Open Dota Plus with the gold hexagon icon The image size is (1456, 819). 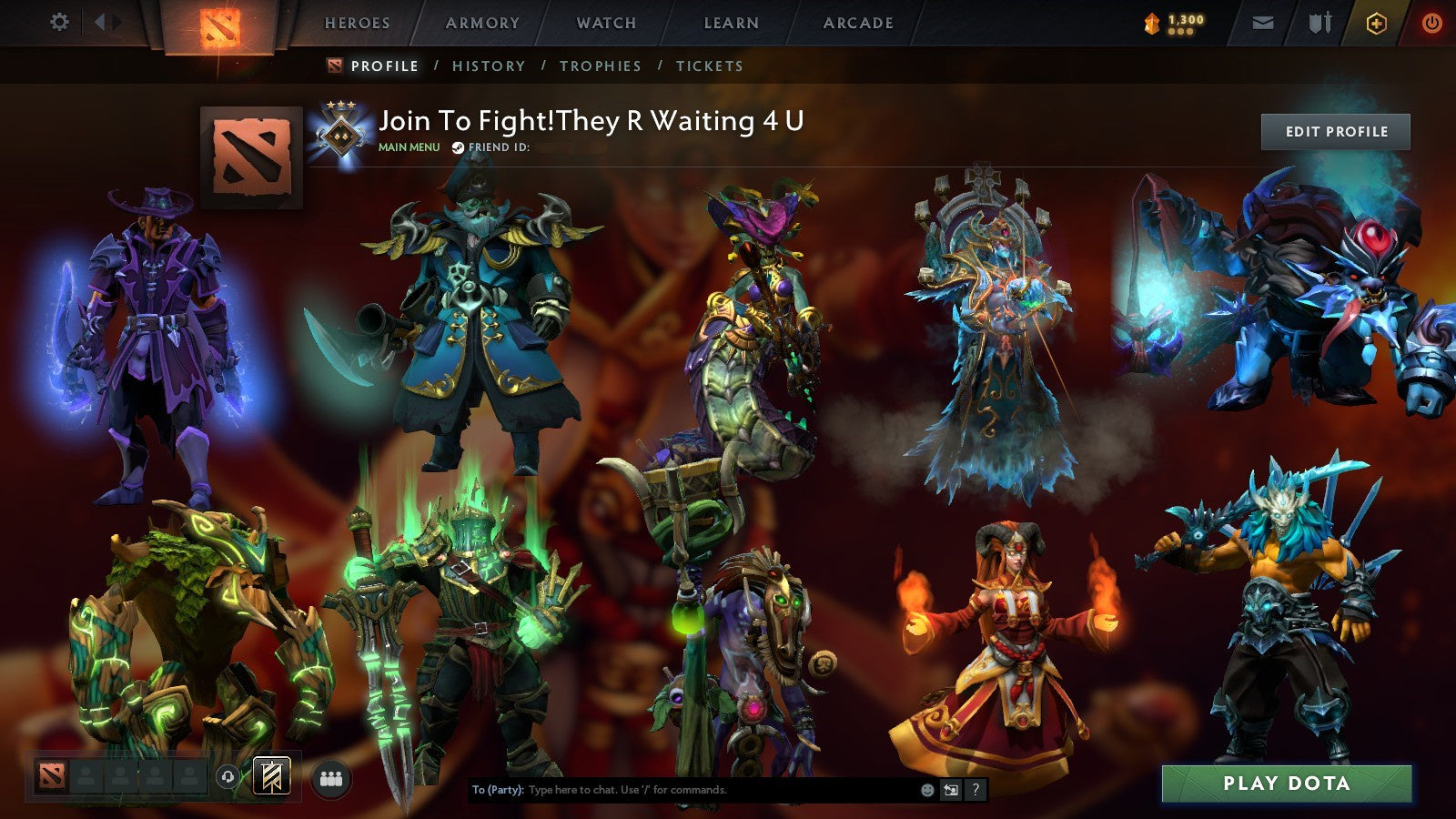click(x=1379, y=22)
